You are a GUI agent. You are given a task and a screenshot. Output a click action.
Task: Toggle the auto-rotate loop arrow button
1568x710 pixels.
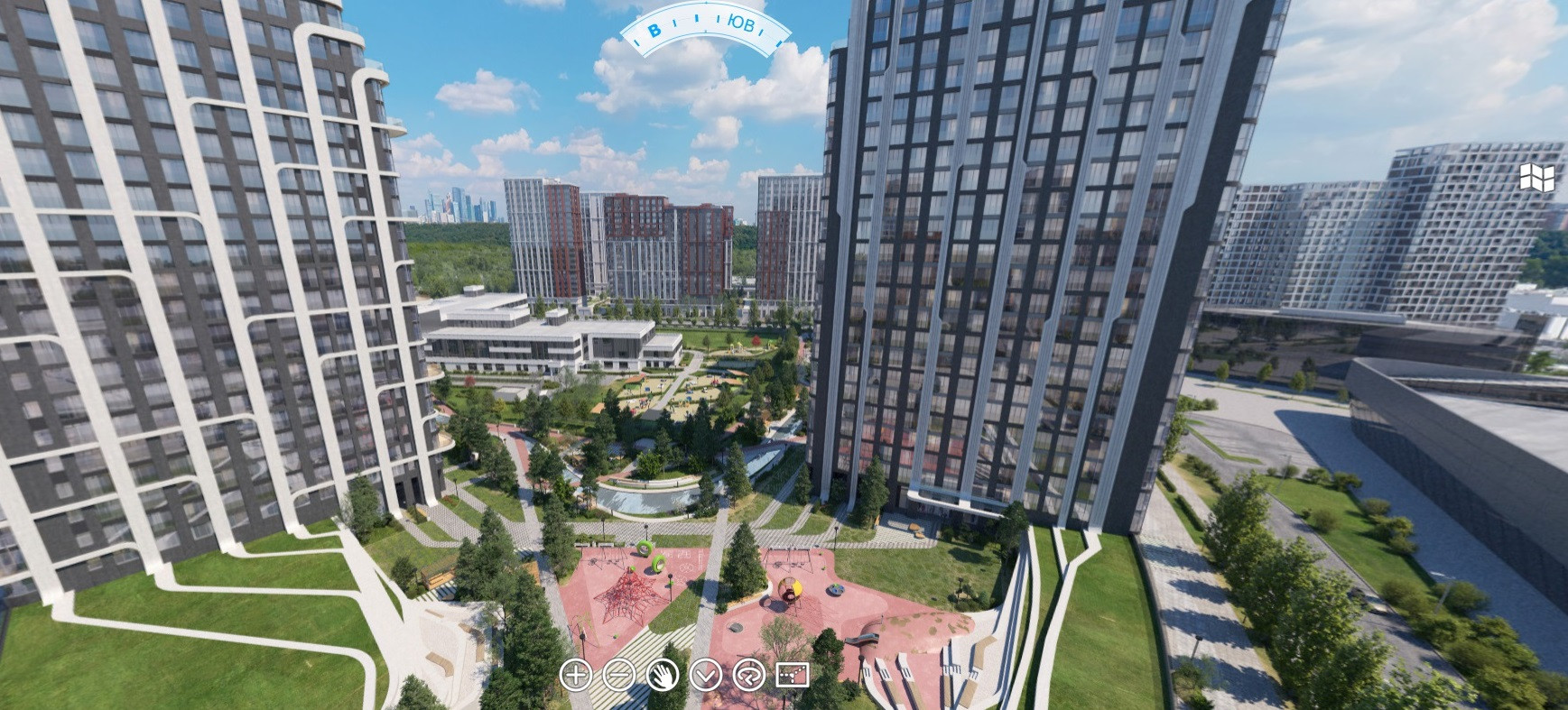point(749,675)
